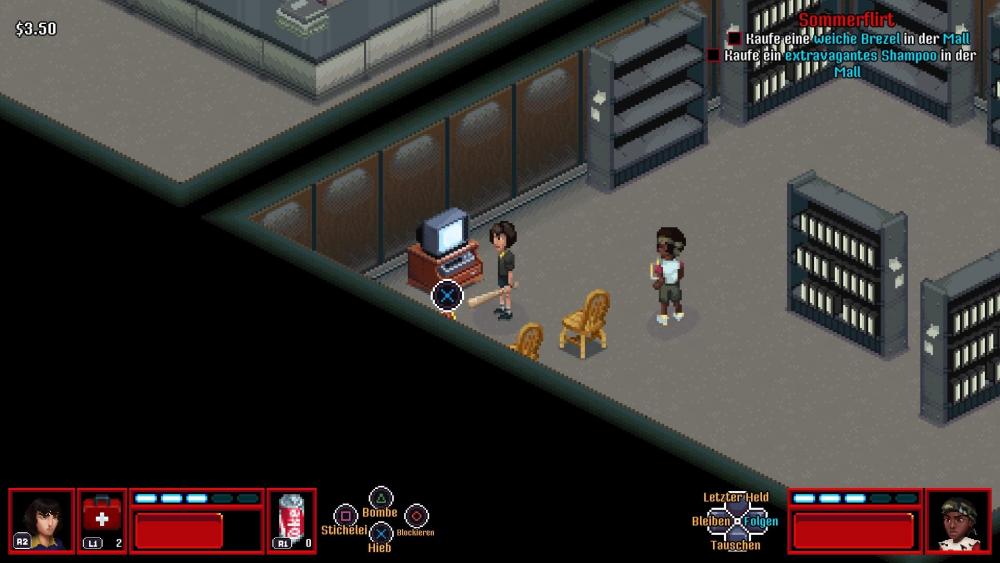The height and width of the screenshot is (563, 1000).
Task: Select the cola can item slot
Action: (292, 520)
